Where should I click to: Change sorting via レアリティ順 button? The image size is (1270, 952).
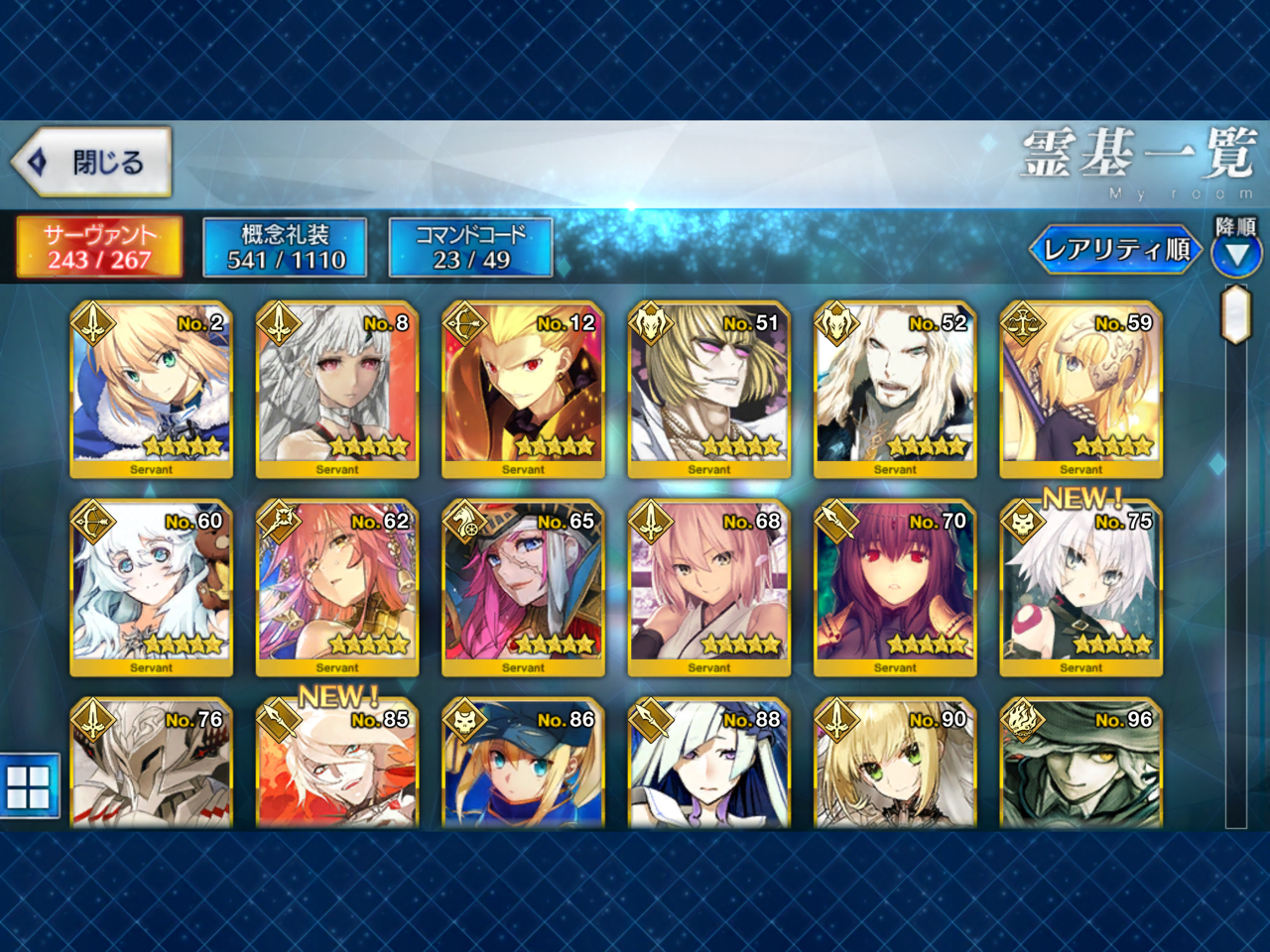pos(1115,250)
